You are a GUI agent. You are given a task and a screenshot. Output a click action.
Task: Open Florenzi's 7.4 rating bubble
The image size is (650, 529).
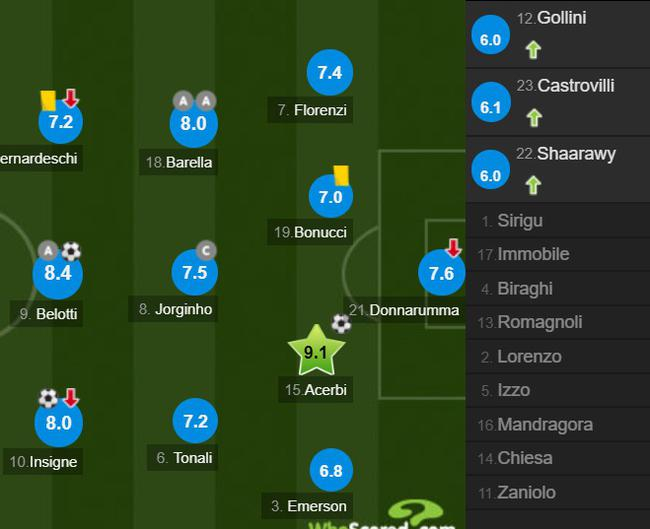coord(330,72)
